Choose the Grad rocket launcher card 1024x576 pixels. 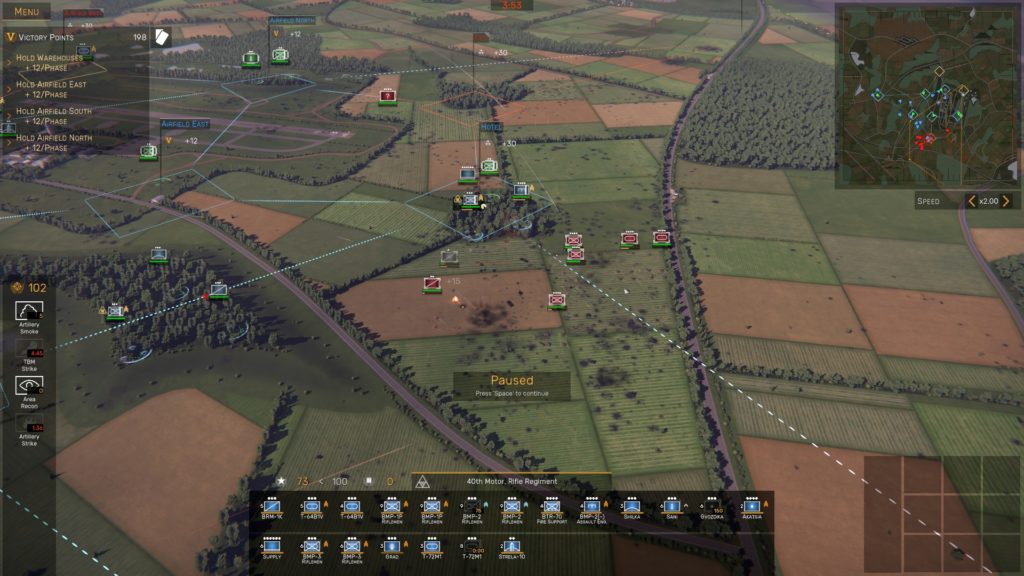pyautogui.click(x=391, y=548)
